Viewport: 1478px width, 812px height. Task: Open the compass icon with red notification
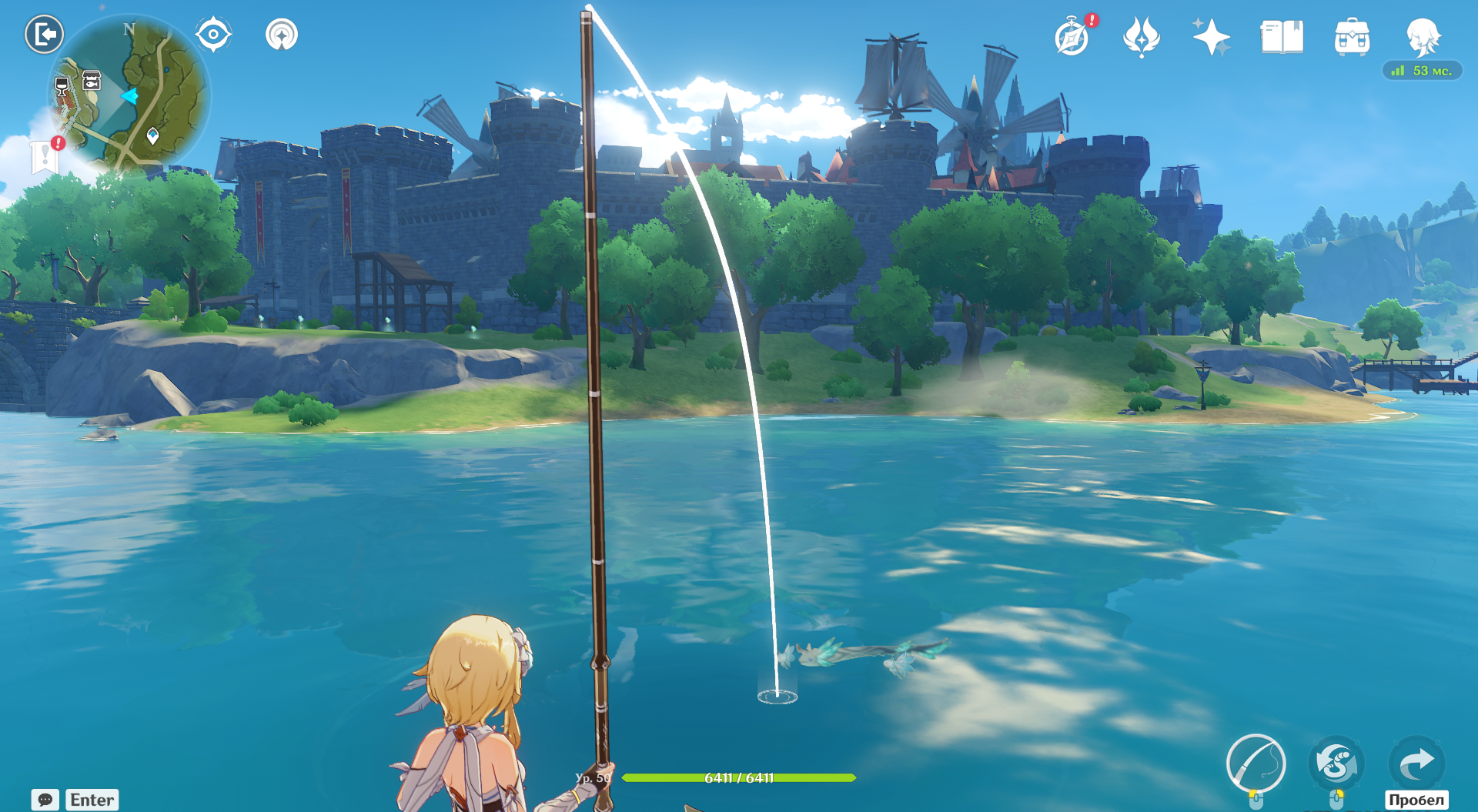1072,37
